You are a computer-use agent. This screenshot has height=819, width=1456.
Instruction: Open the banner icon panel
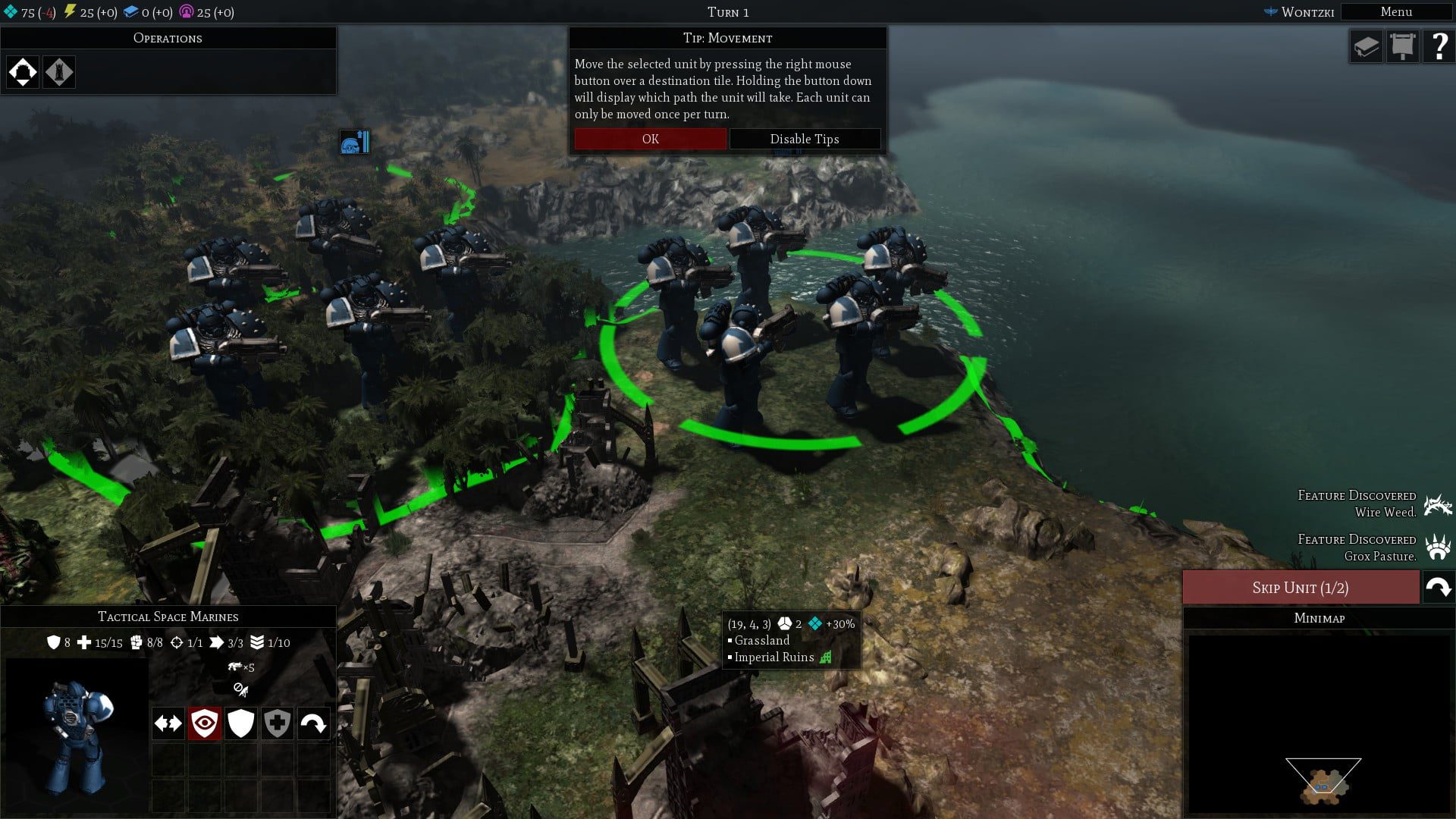(1402, 47)
